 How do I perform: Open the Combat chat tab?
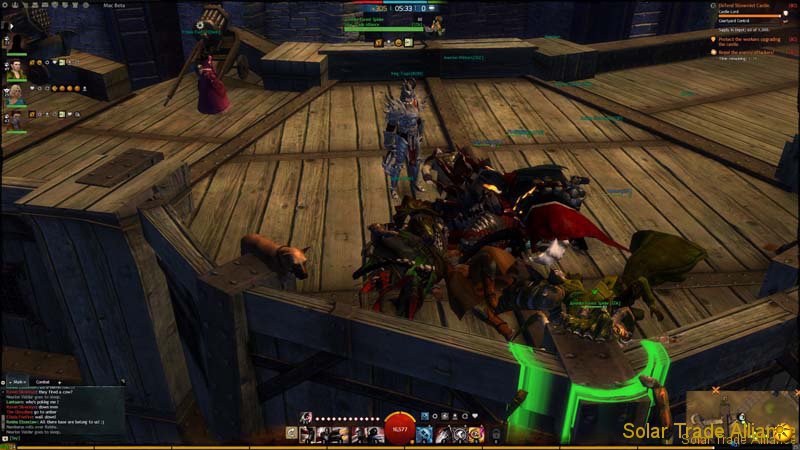[43, 382]
